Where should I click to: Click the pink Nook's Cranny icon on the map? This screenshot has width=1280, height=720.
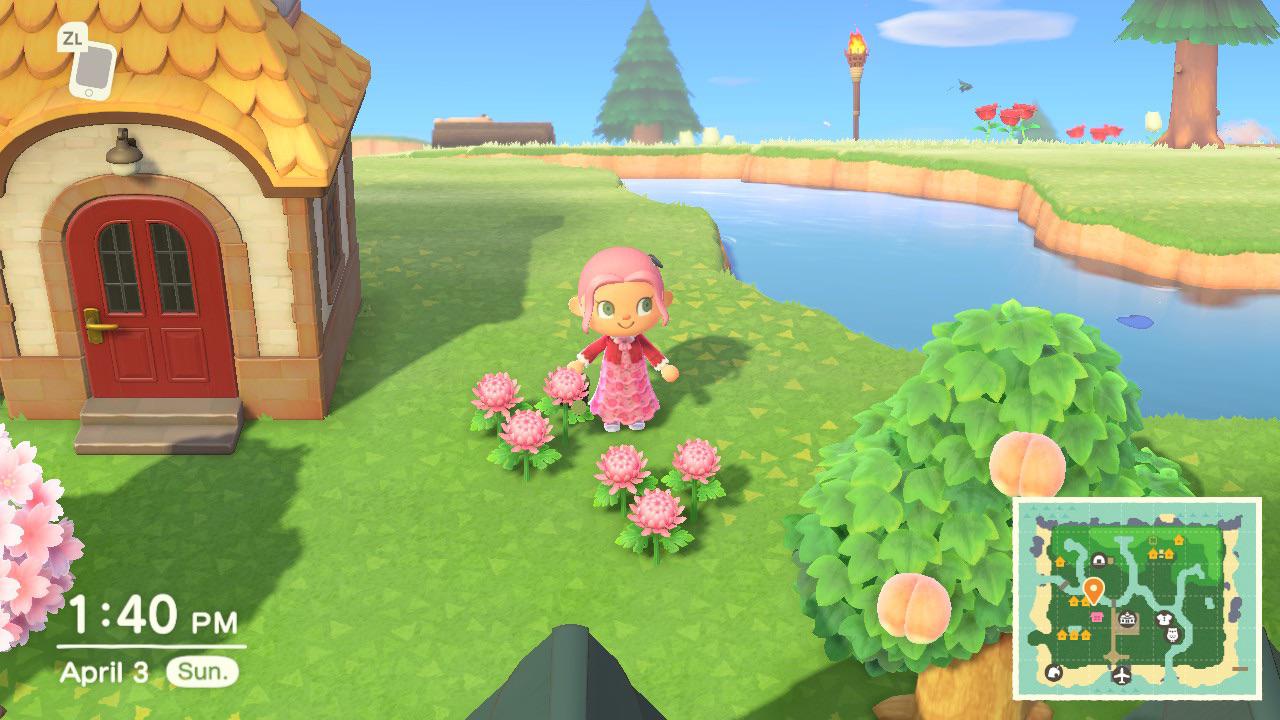(1096, 617)
